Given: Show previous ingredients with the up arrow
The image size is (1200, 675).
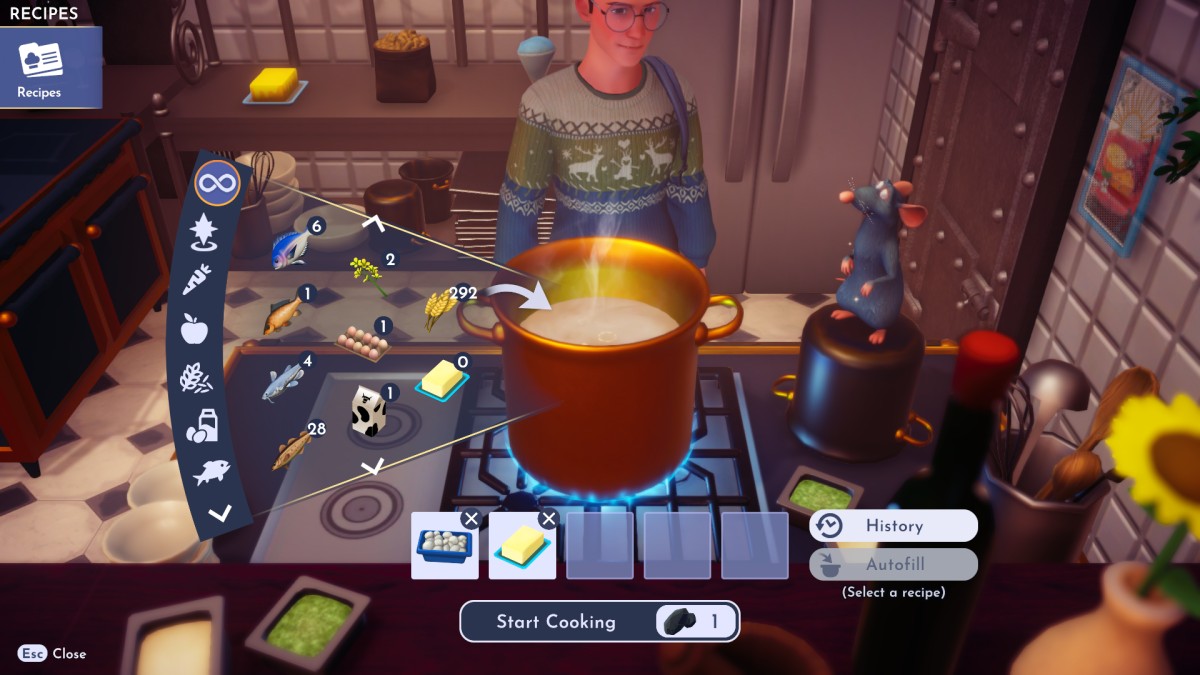Looking at the screenshot, I should [x=374, y=222].
